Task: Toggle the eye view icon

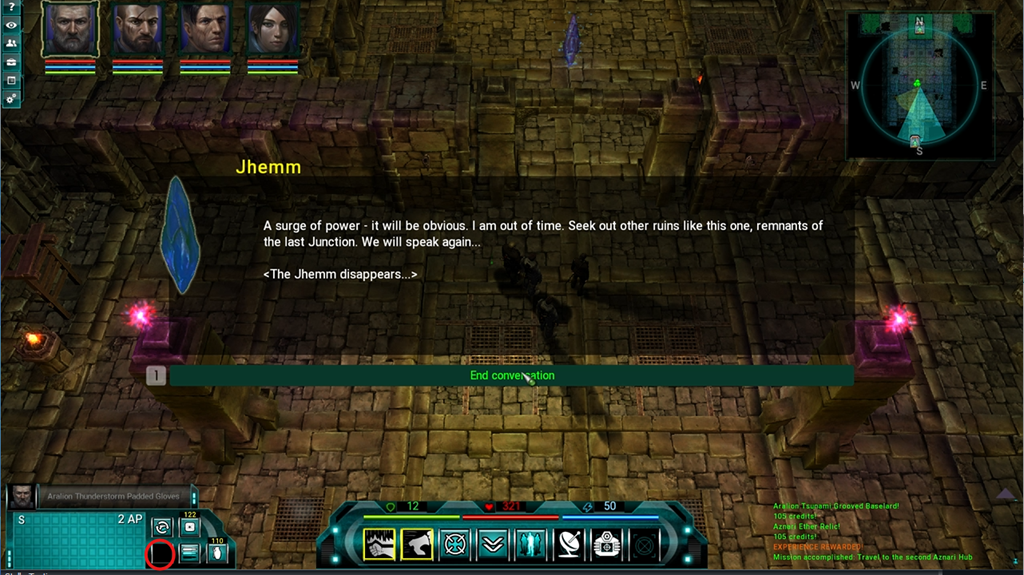Action: [x=12, y=26]
